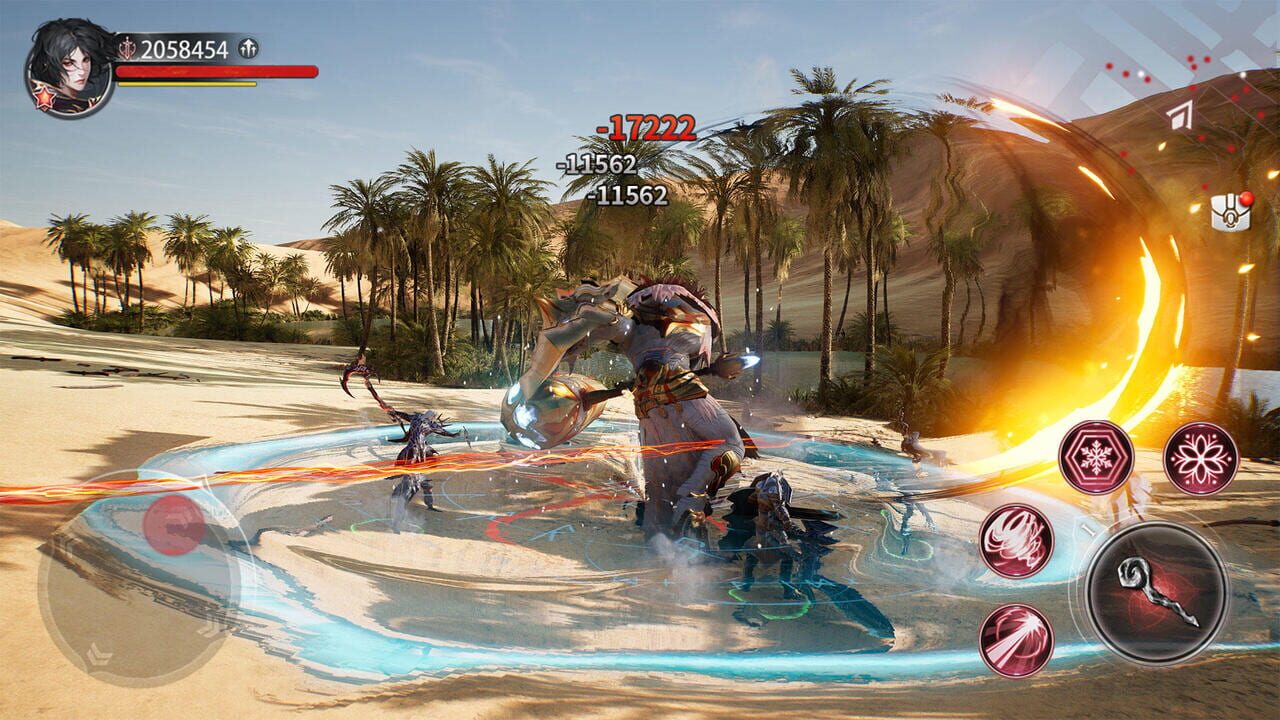
Task: Tap the red health bar
Action: coord(215,71)
